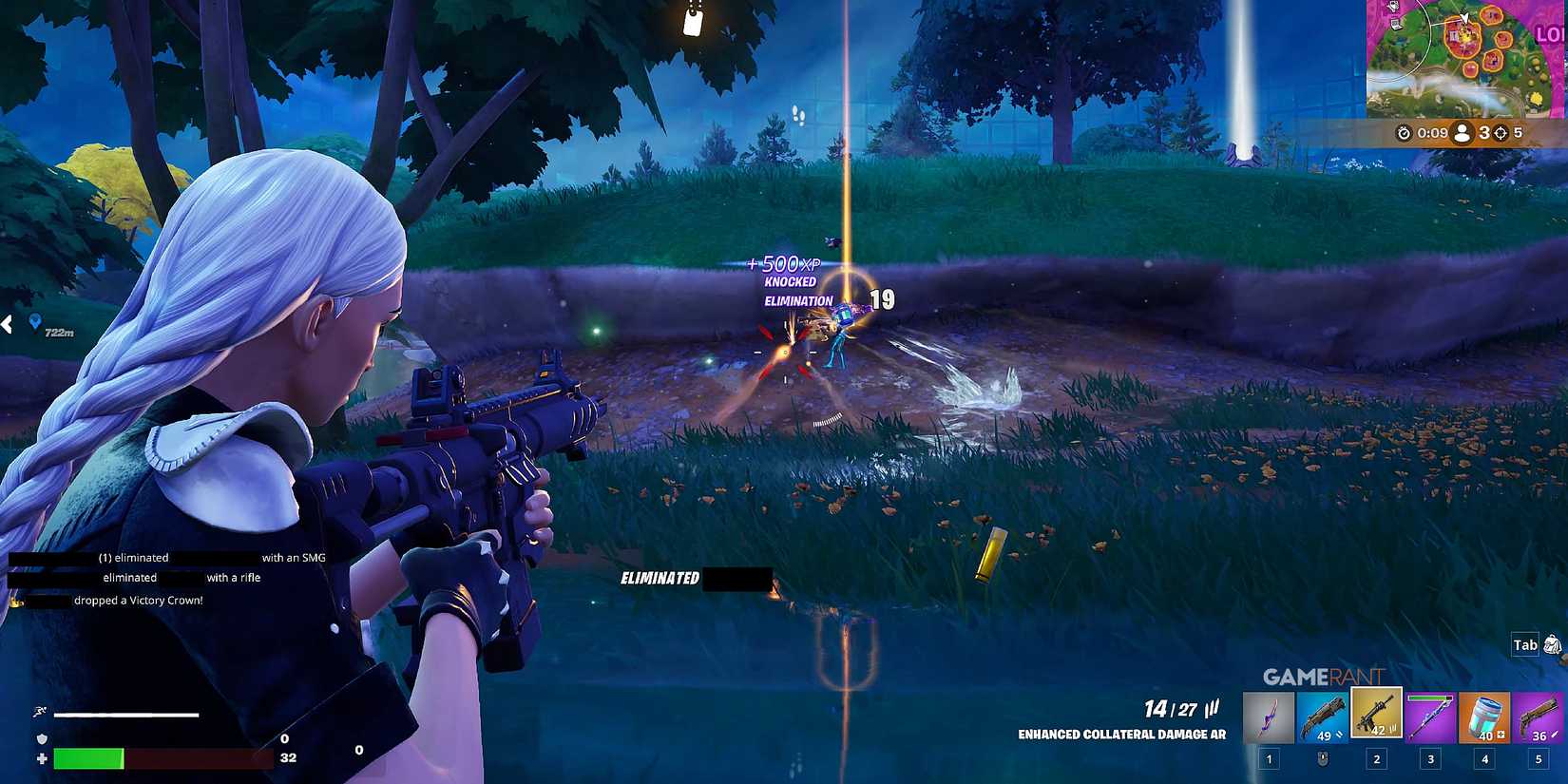Select the shotgun in hotbar slot 2
This screenshot has height=784, width=1568.
(x=1325, y=715)
